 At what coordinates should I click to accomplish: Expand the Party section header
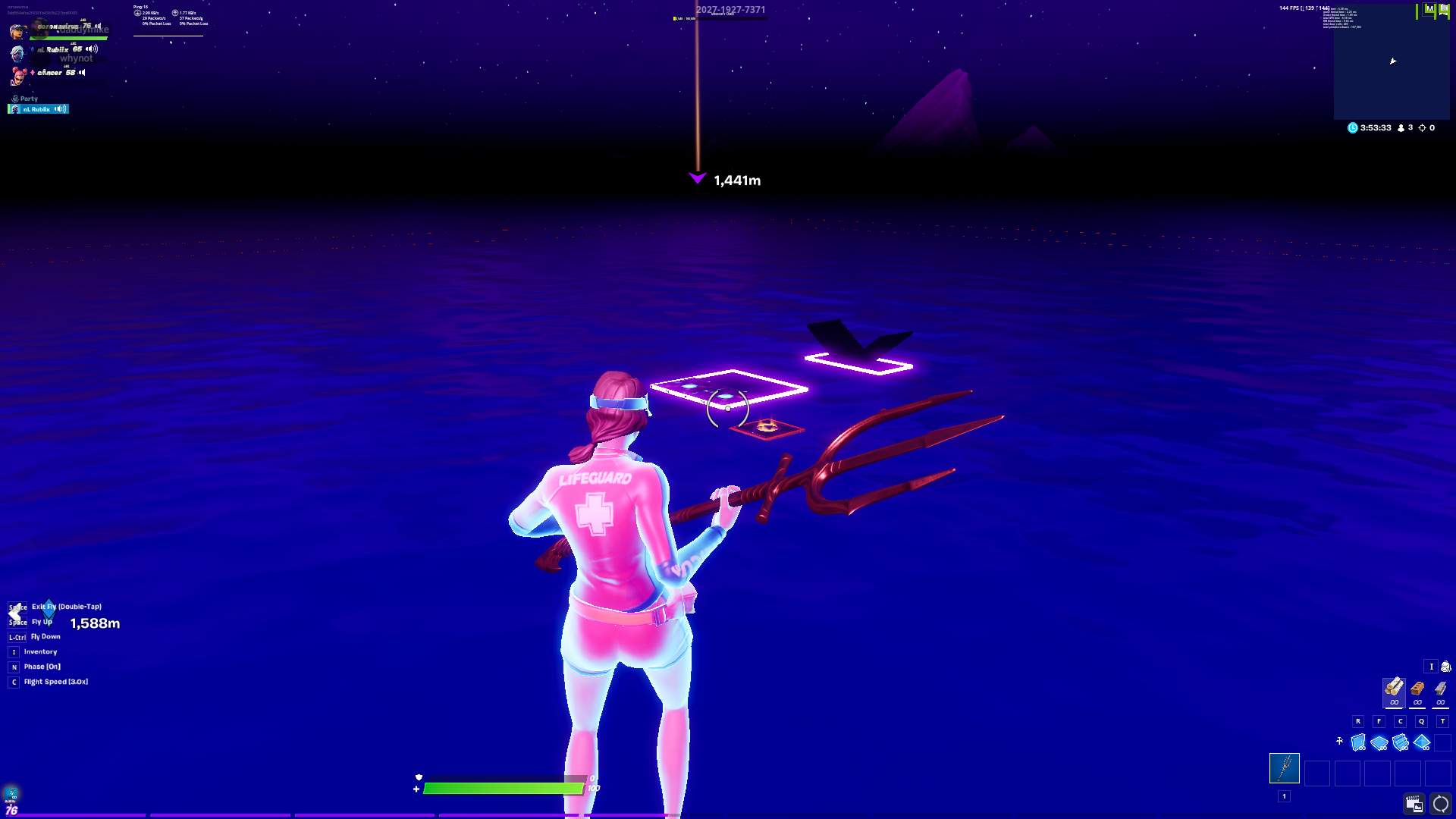tap(27, 99)
